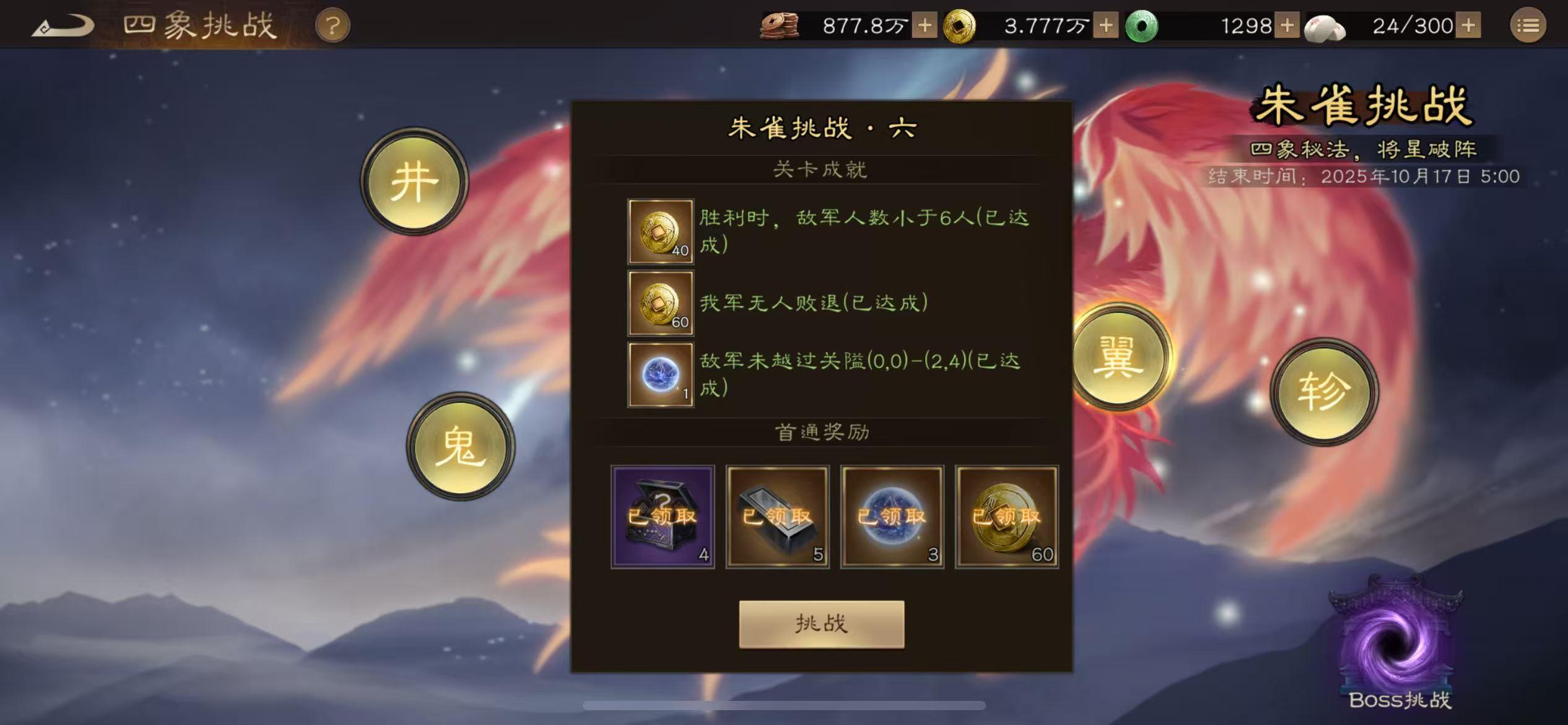Click the claimed silver ingot reward

pos(777,516)
